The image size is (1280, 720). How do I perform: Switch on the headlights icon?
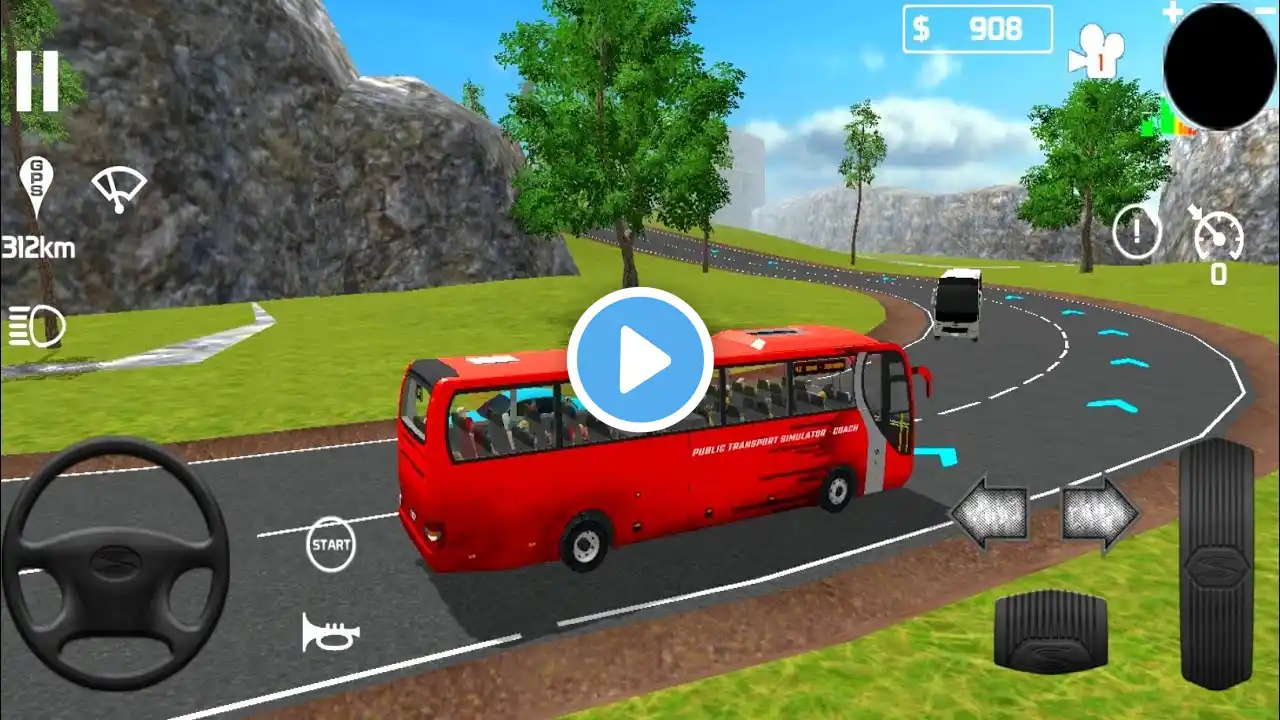[37, 327]
